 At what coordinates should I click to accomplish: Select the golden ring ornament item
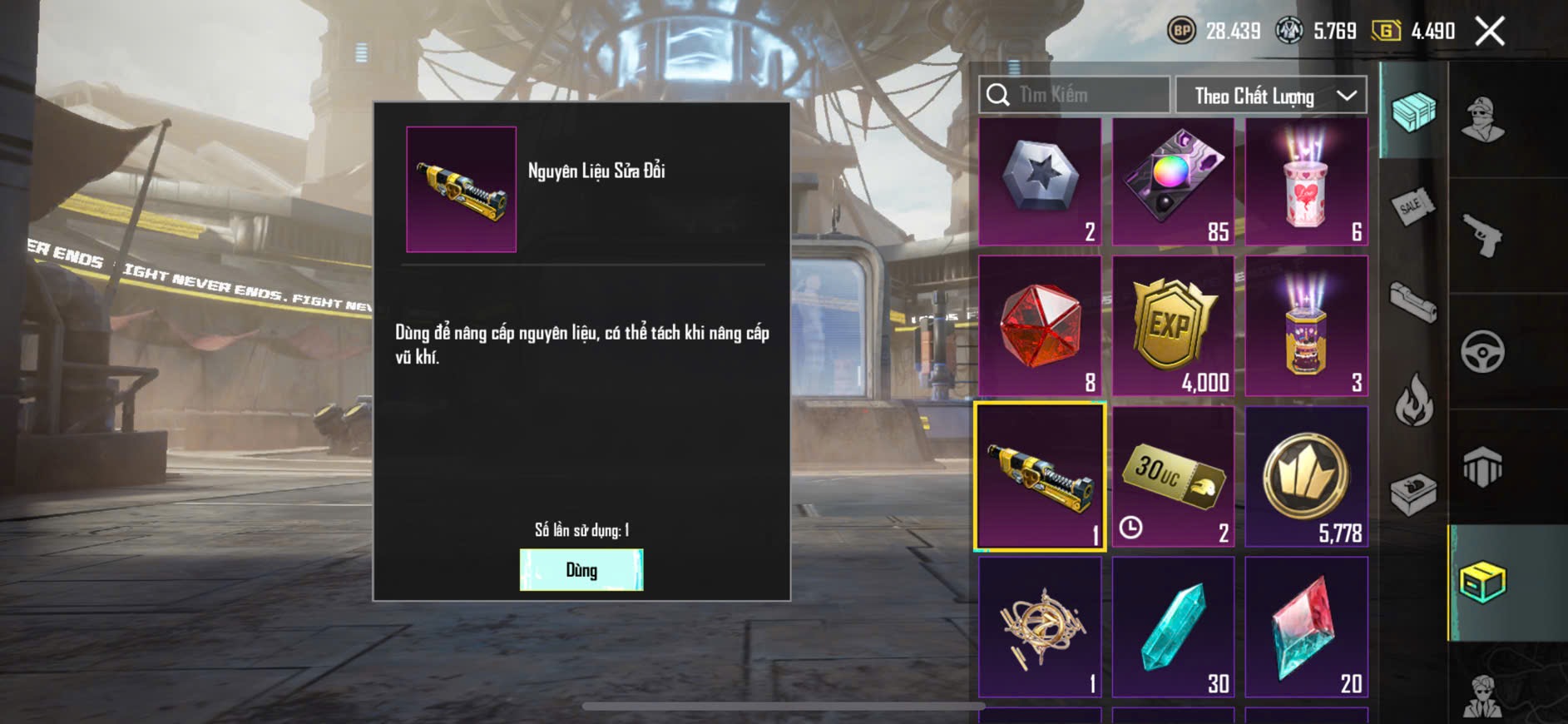[1040, 627]
